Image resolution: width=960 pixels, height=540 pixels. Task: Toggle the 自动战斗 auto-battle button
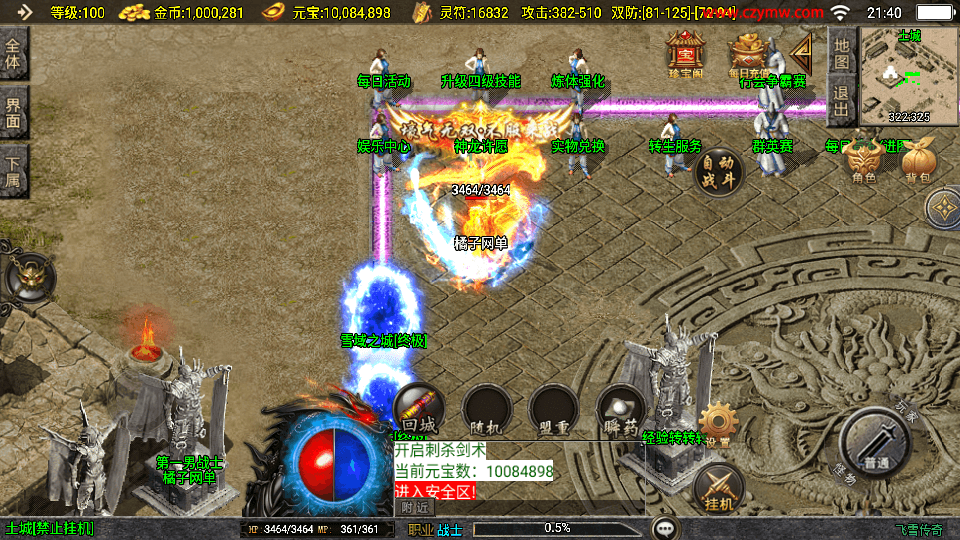[719, 172]
